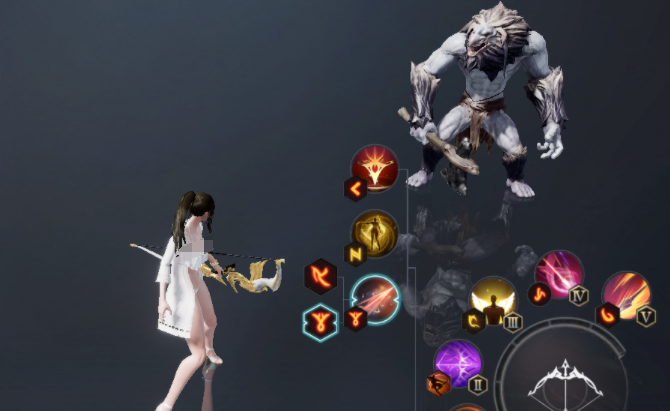Screen dimensions: 670x411
Task: Activate the golden winged figure skill III
Action: pyautogui.click(x=493, y=300)
